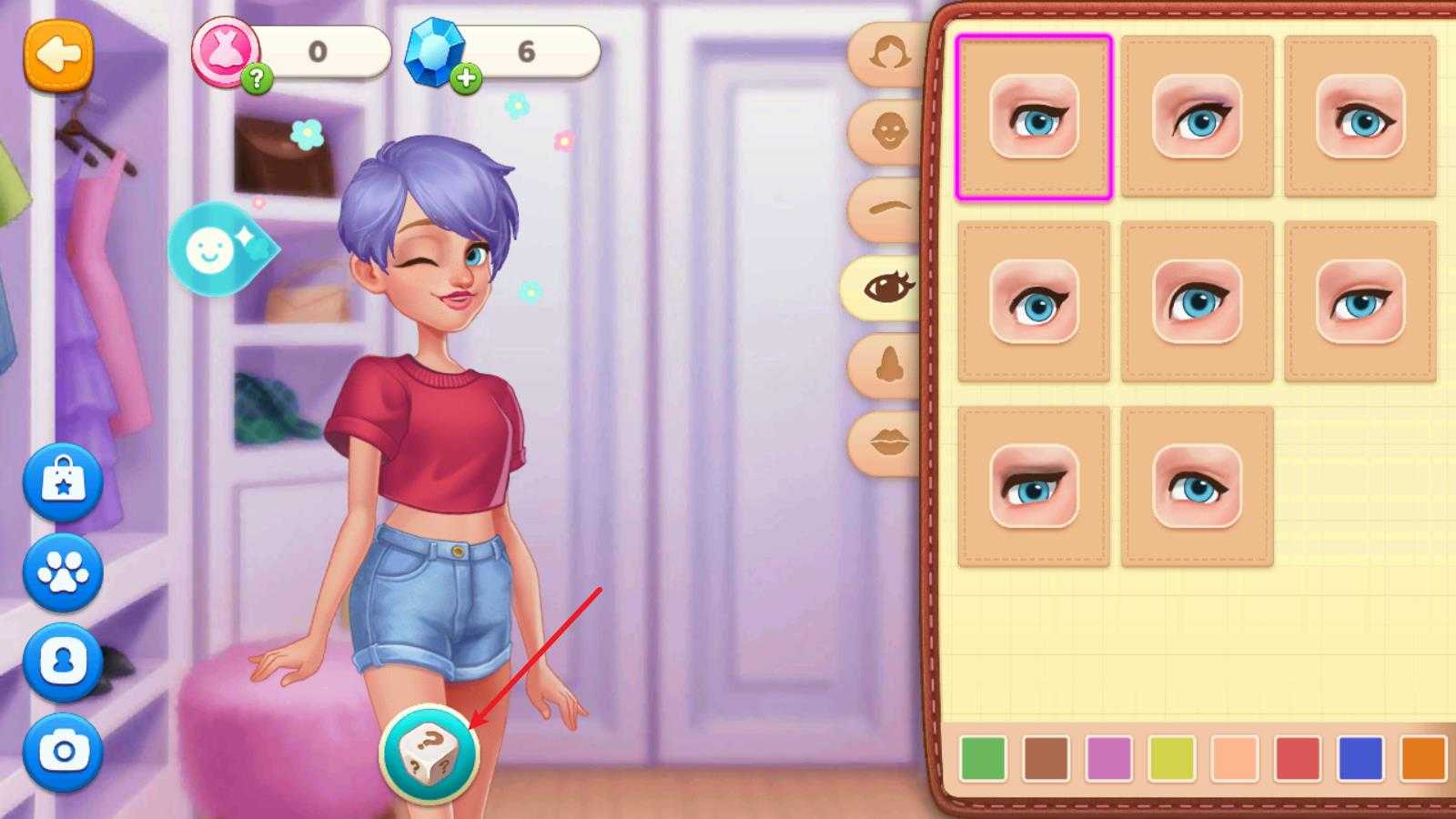Choose the blue color swatch
Image resolution: width=1456 pixels, height=819 pixels.
[1360, 758]
